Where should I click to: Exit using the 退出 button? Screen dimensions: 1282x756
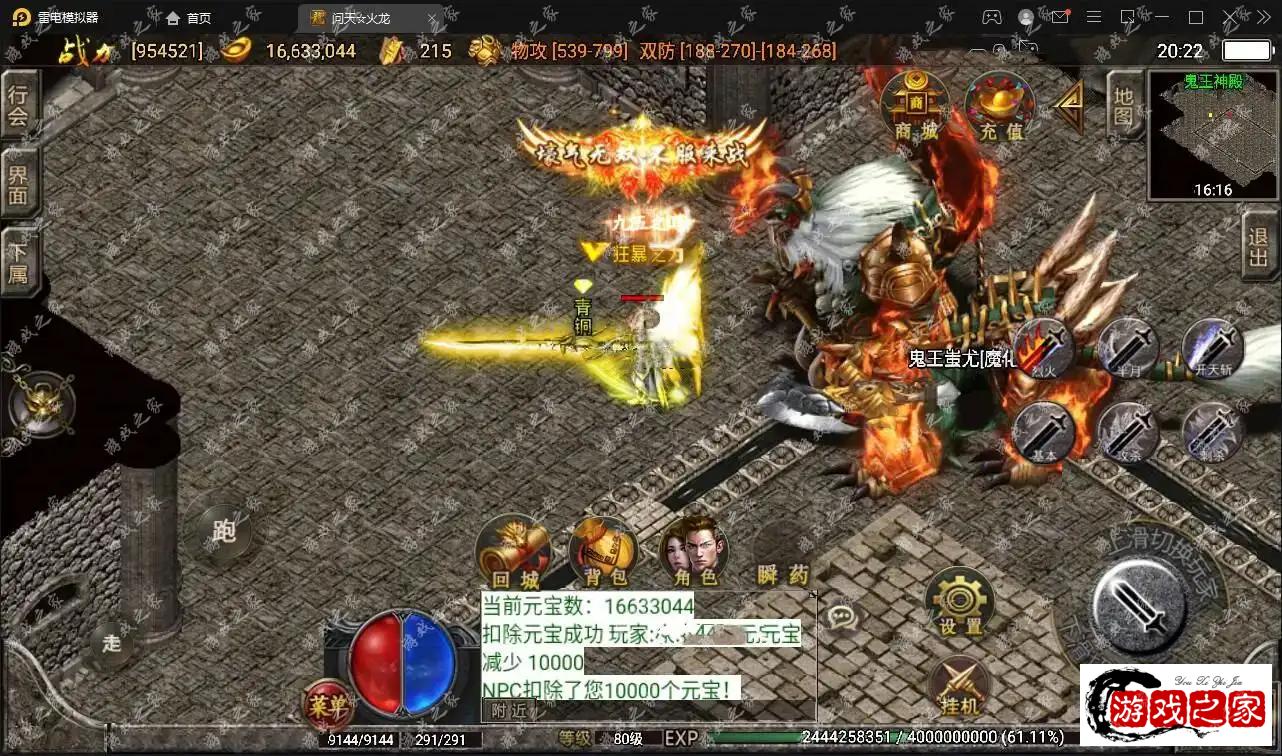pos(1260,246)
